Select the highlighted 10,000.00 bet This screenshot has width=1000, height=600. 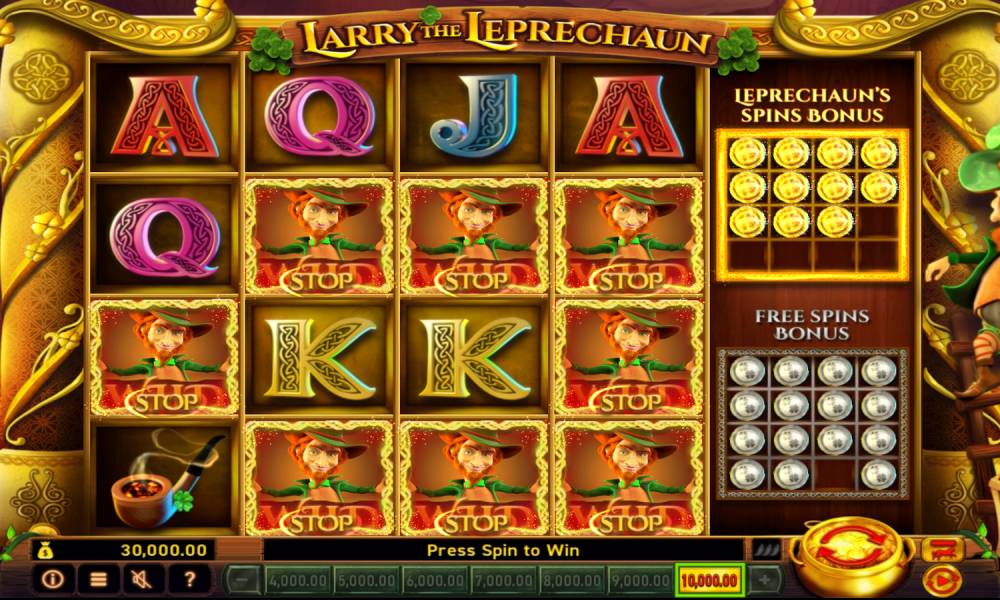pyautogui.click(x=710, y=579)
